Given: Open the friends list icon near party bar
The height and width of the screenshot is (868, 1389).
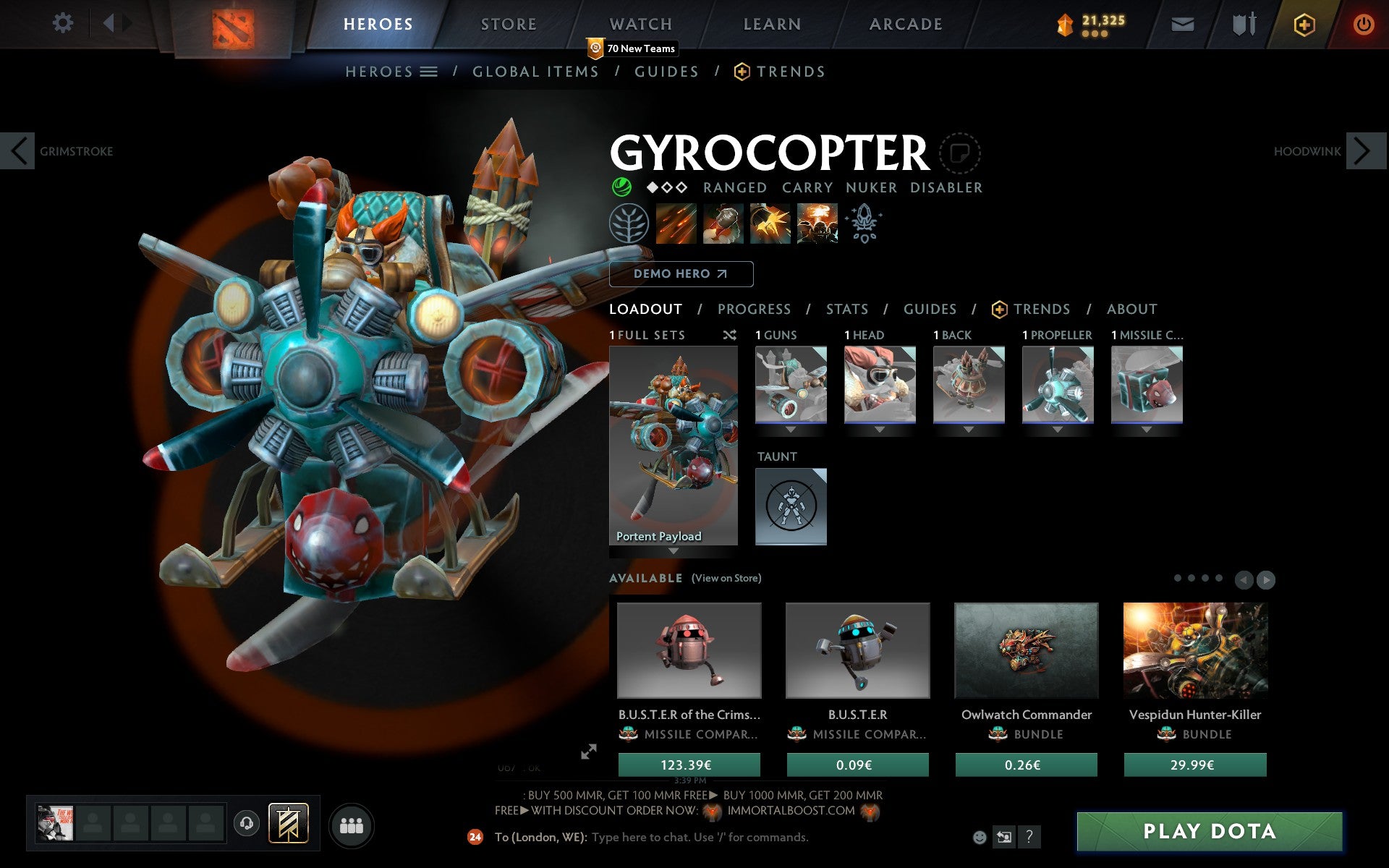Looking at the screenshot, I should (351, 825).
